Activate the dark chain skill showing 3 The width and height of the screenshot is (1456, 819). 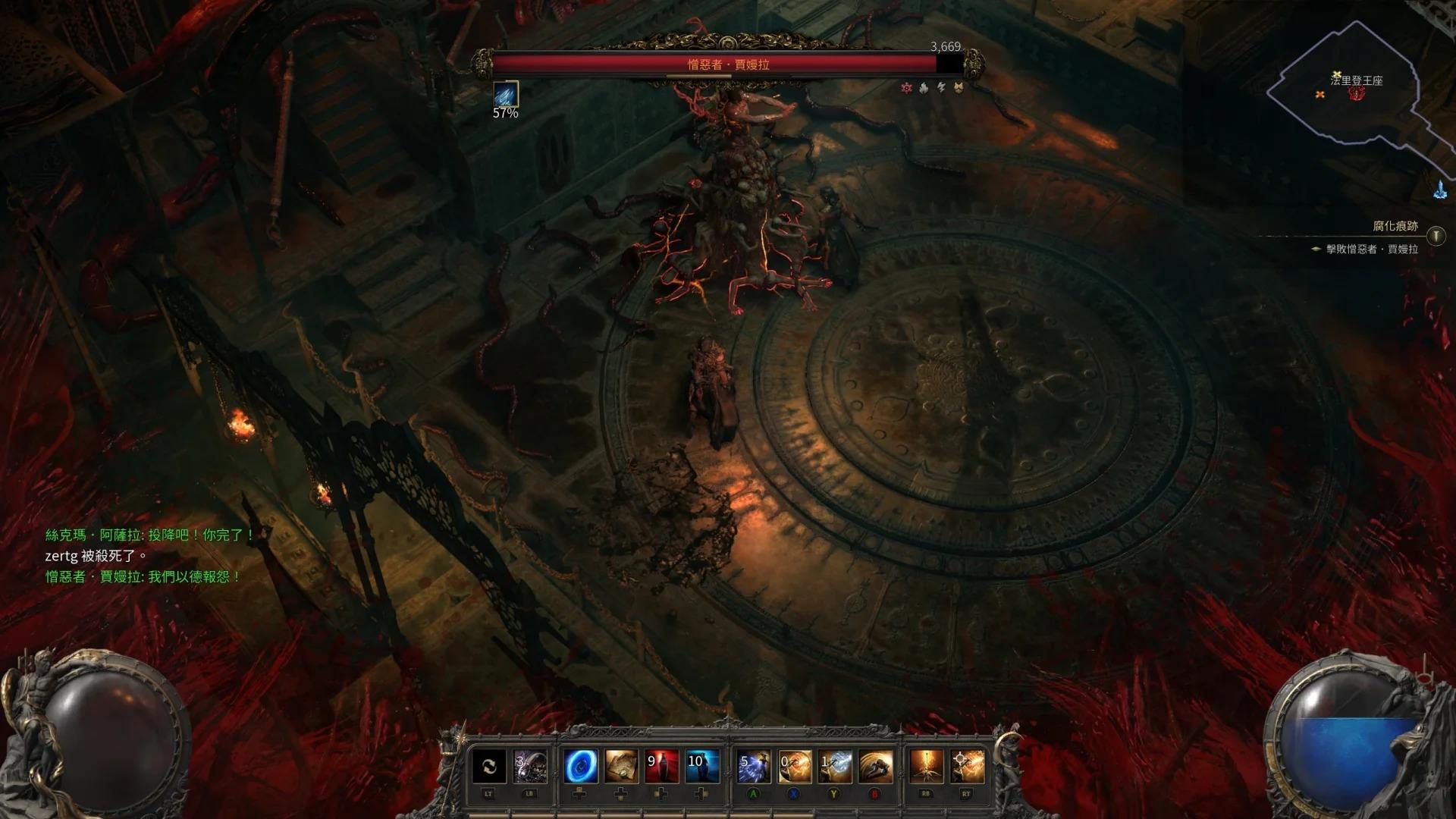pyautogui.click(x=530, y=767)
